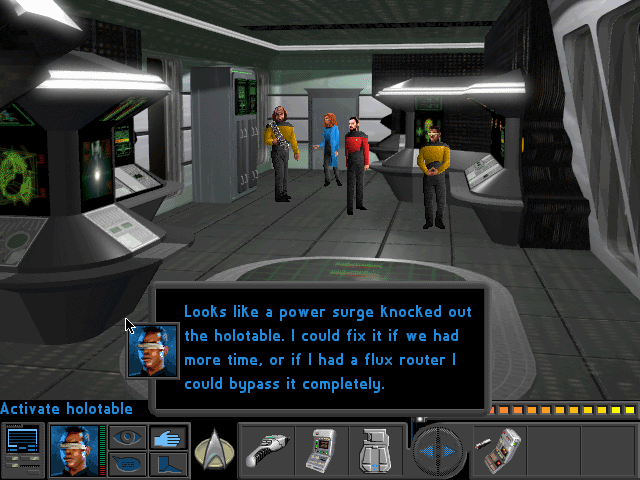This screenshot has height=480, width=640.
Task: Click the round inventory scroll arrows dial
Action: point(437,450)
